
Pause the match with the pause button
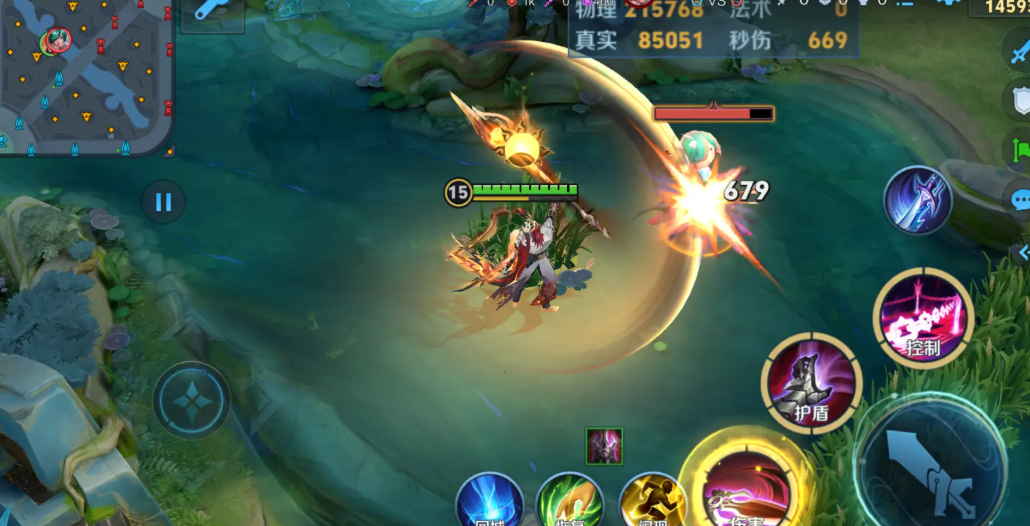[x=163, y=203]
